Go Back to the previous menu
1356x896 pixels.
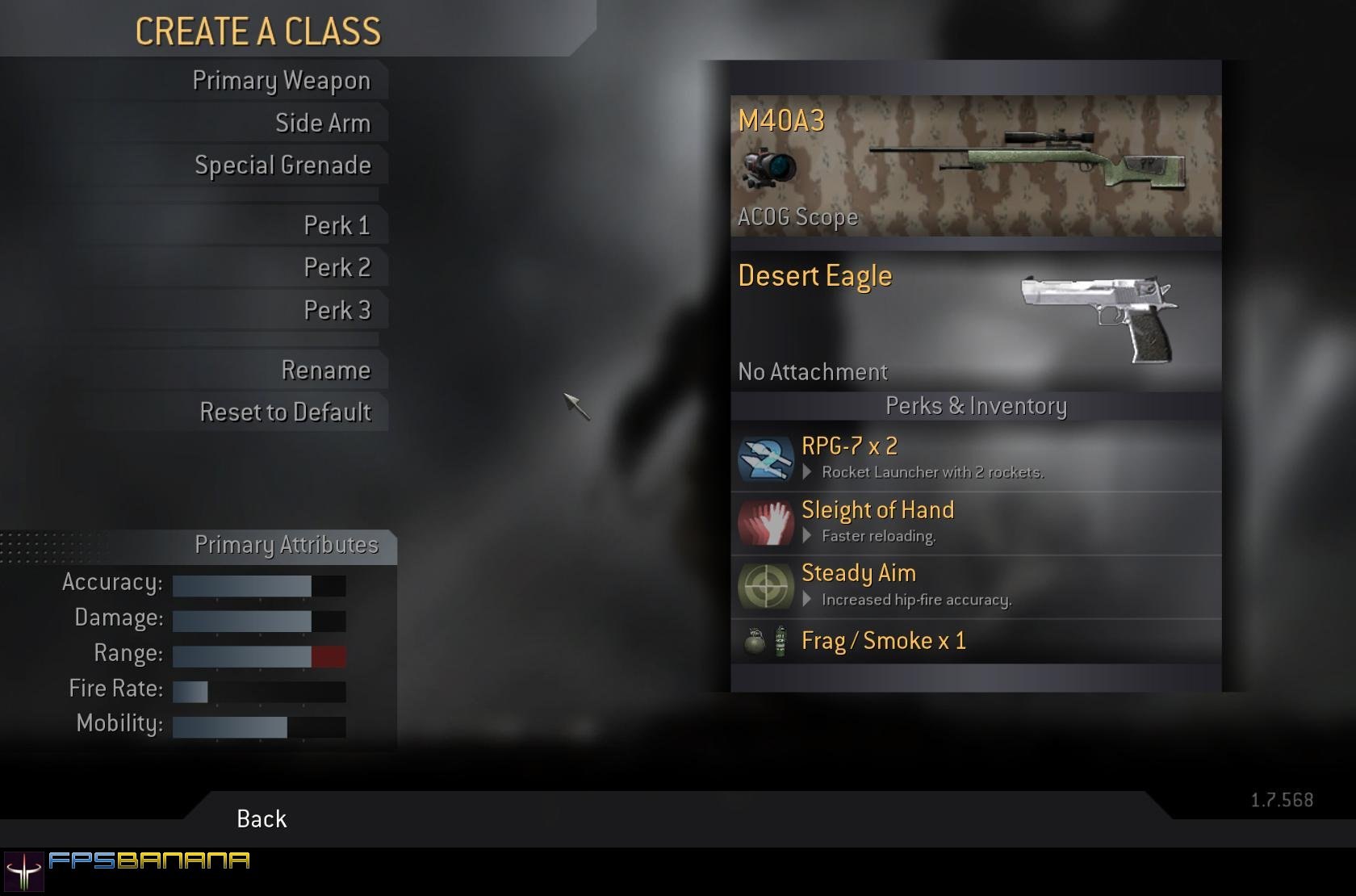tap(262, 819)
